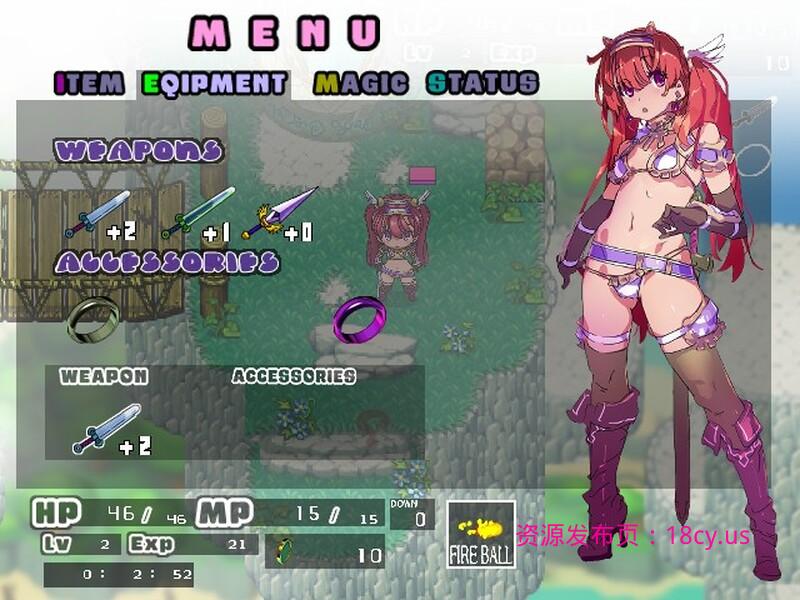The height and width of the screenshot is (600, 800).
Task: Select the +2 blue sword in Weapons list
Action: click(x=98, y=214)
